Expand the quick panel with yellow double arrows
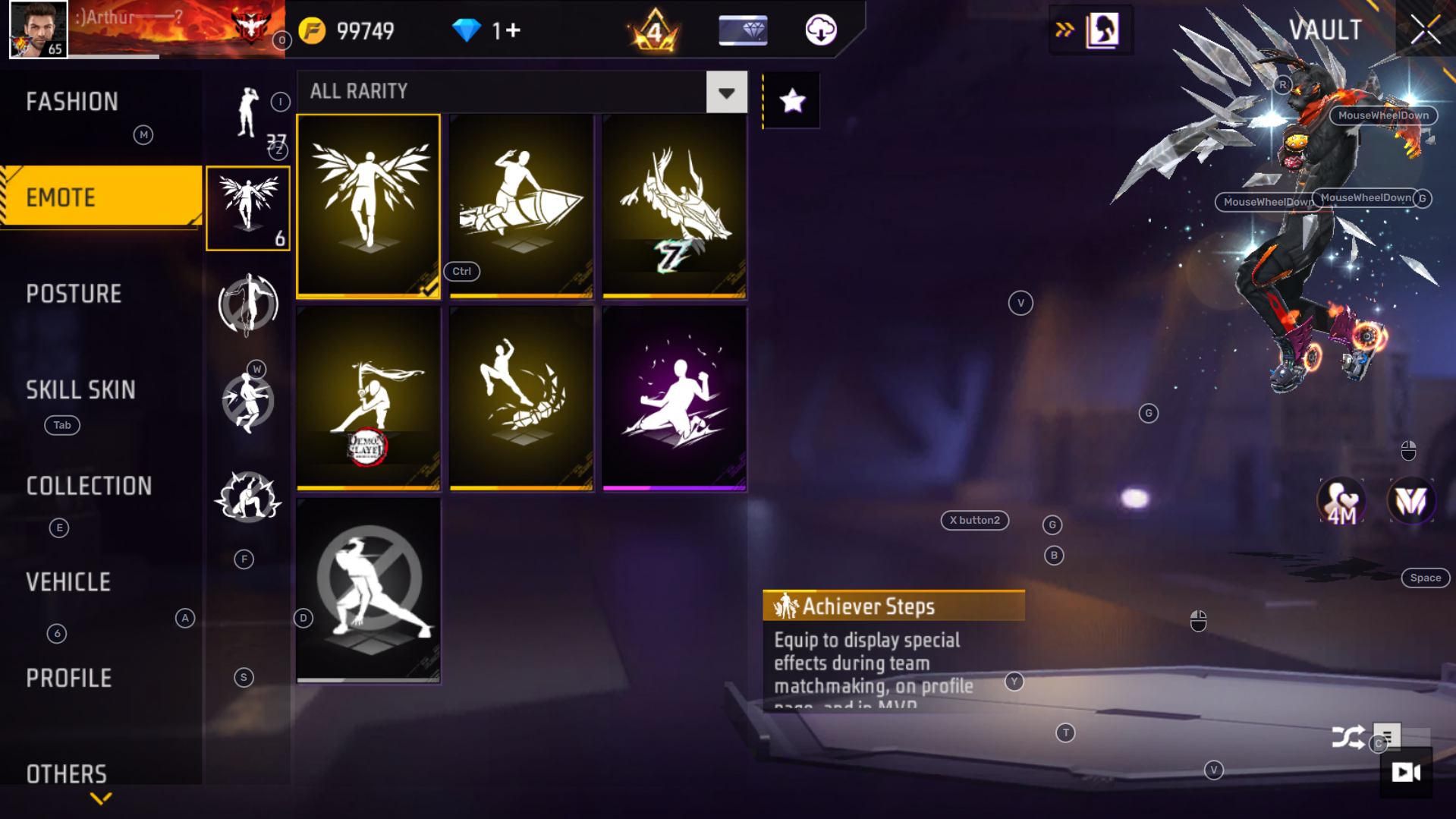Screen dimensions: 1456x819 click(1064, 30)
